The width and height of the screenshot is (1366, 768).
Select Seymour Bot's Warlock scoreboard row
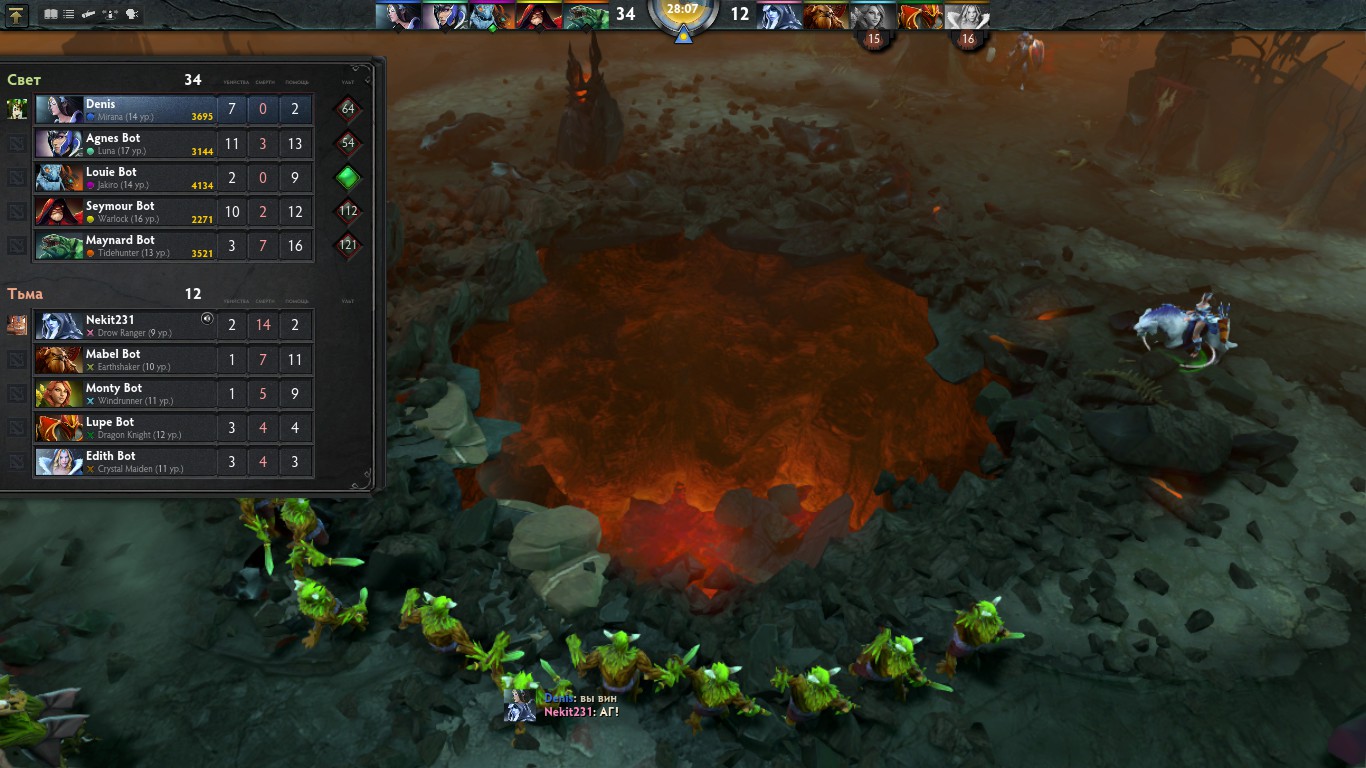point(125,211)
